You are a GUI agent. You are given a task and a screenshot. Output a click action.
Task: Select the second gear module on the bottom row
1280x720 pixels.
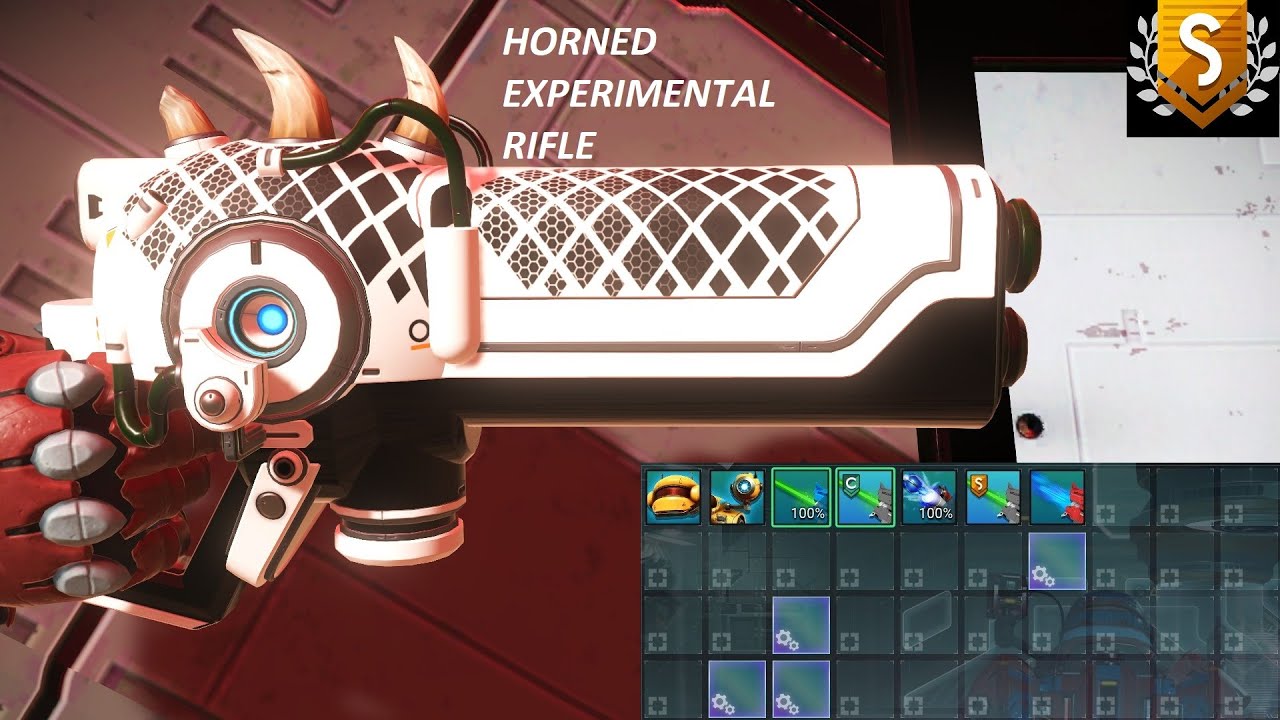(x=801, y=689)
